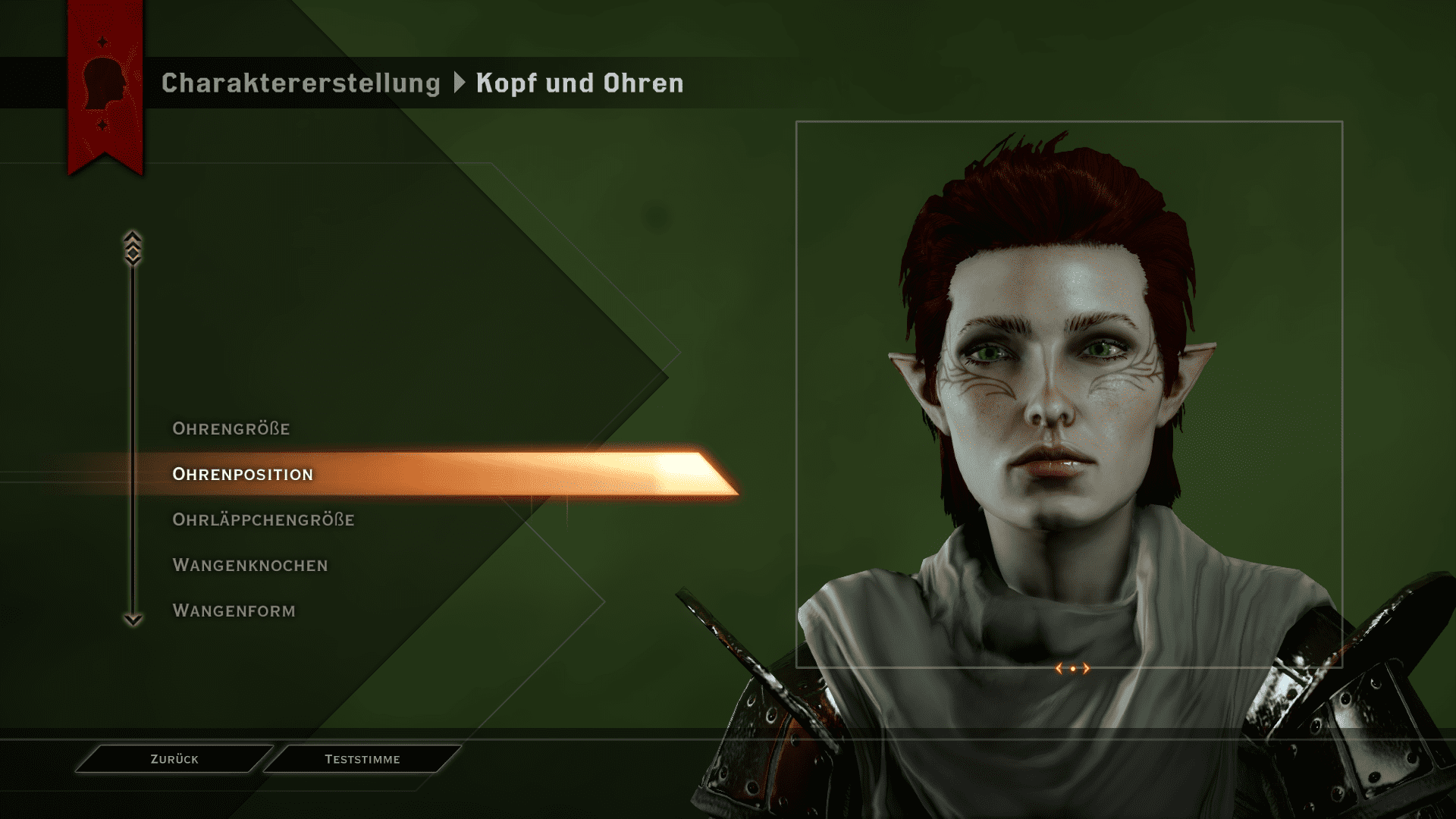Choose the Wangenform entry
The image size is (1456, 819).
234,611
